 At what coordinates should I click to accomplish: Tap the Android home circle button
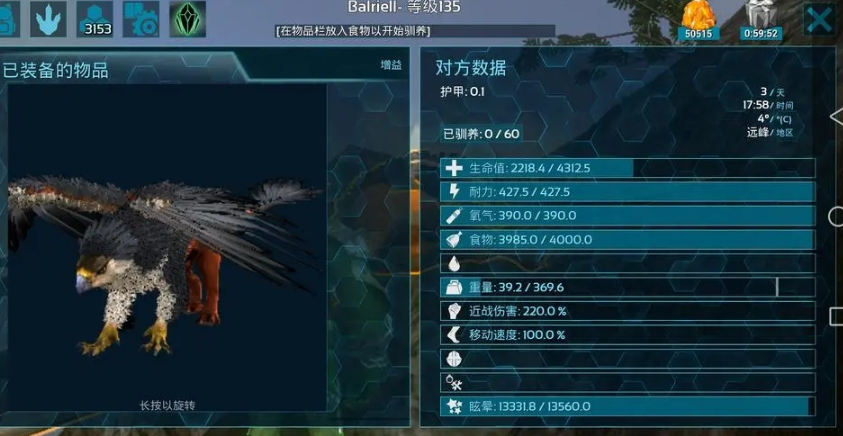[x=835, y=216]
